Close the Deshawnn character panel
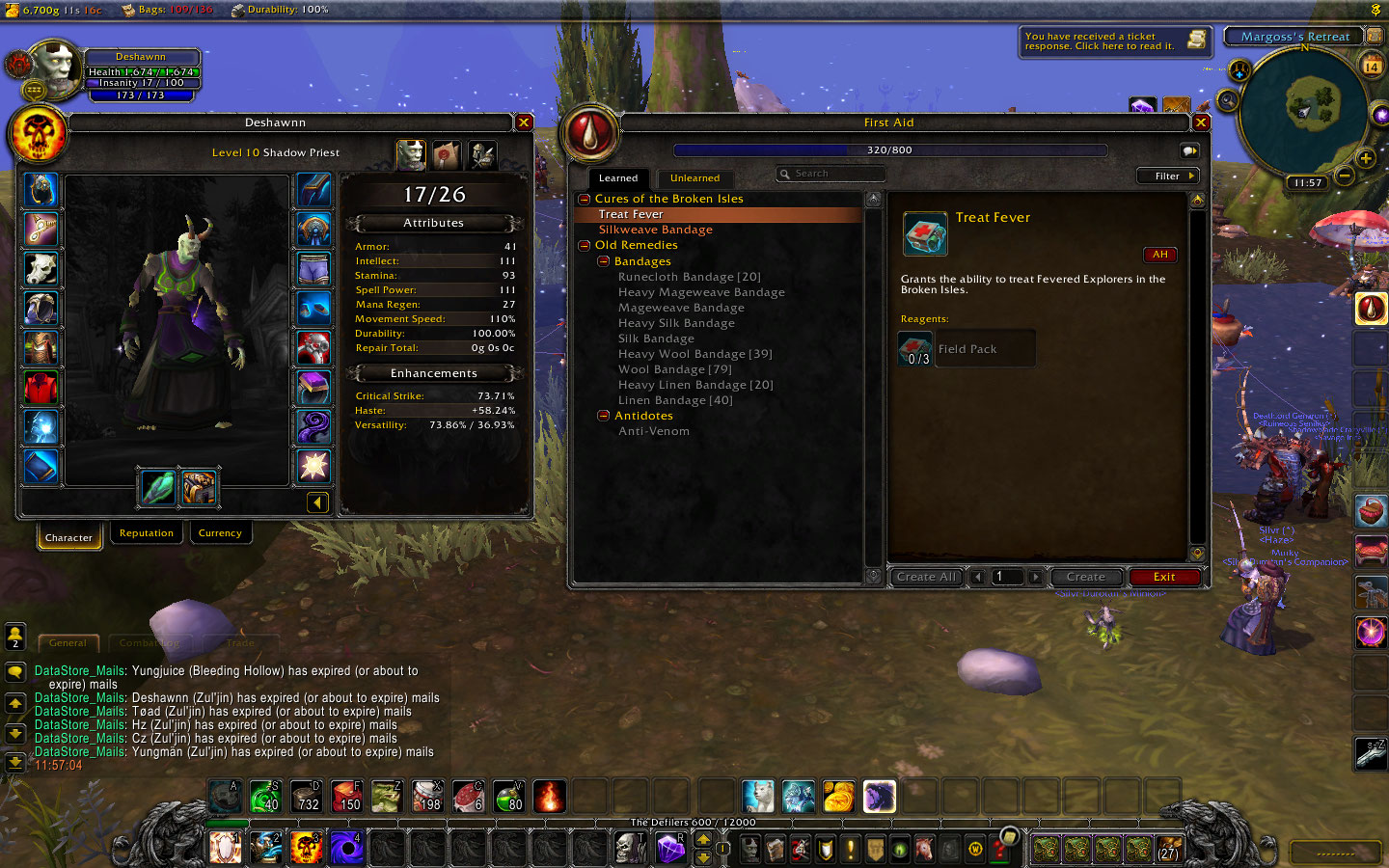This screenshot has height=868, width=1389. pos(524,122)
